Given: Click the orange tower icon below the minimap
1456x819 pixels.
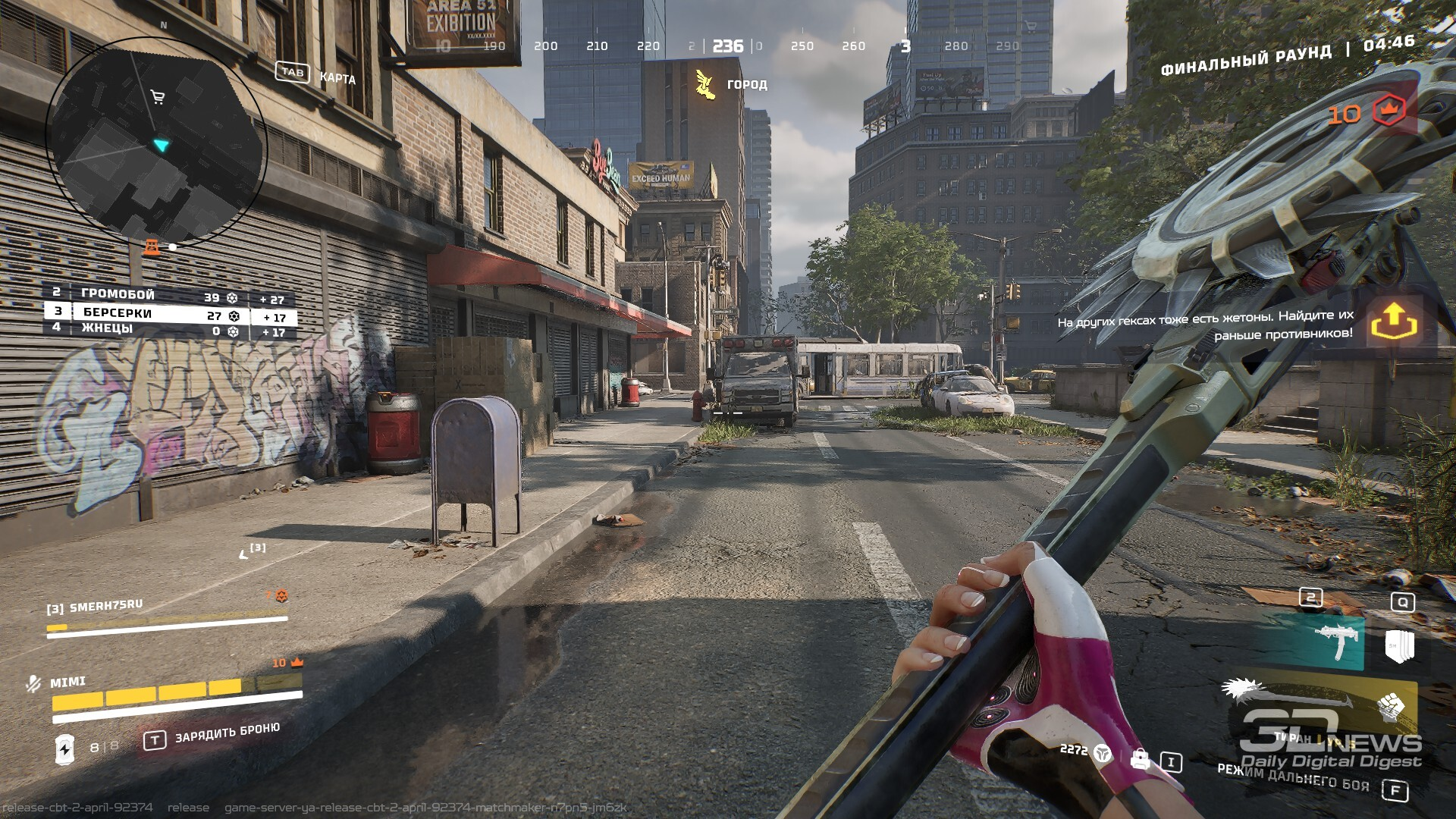Looking at the screenshot, I should pos(152,247).
